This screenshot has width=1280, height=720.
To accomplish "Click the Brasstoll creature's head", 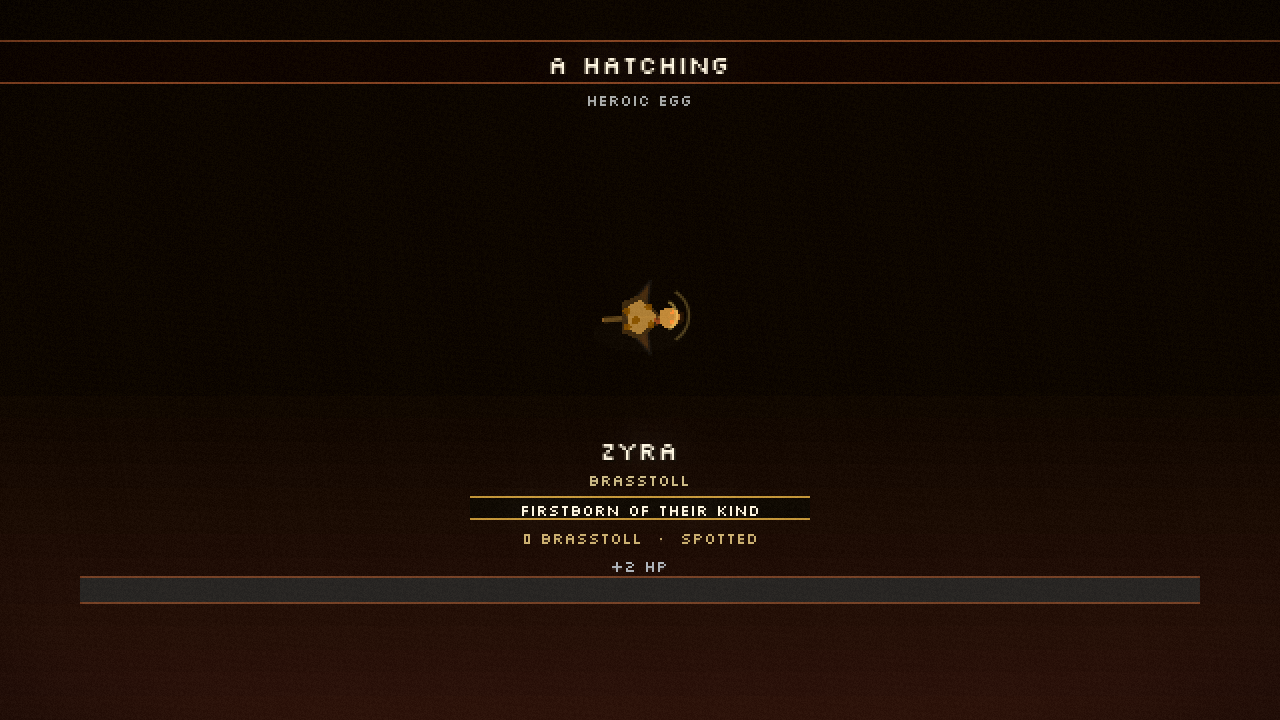I will click(x=668, y=318).
